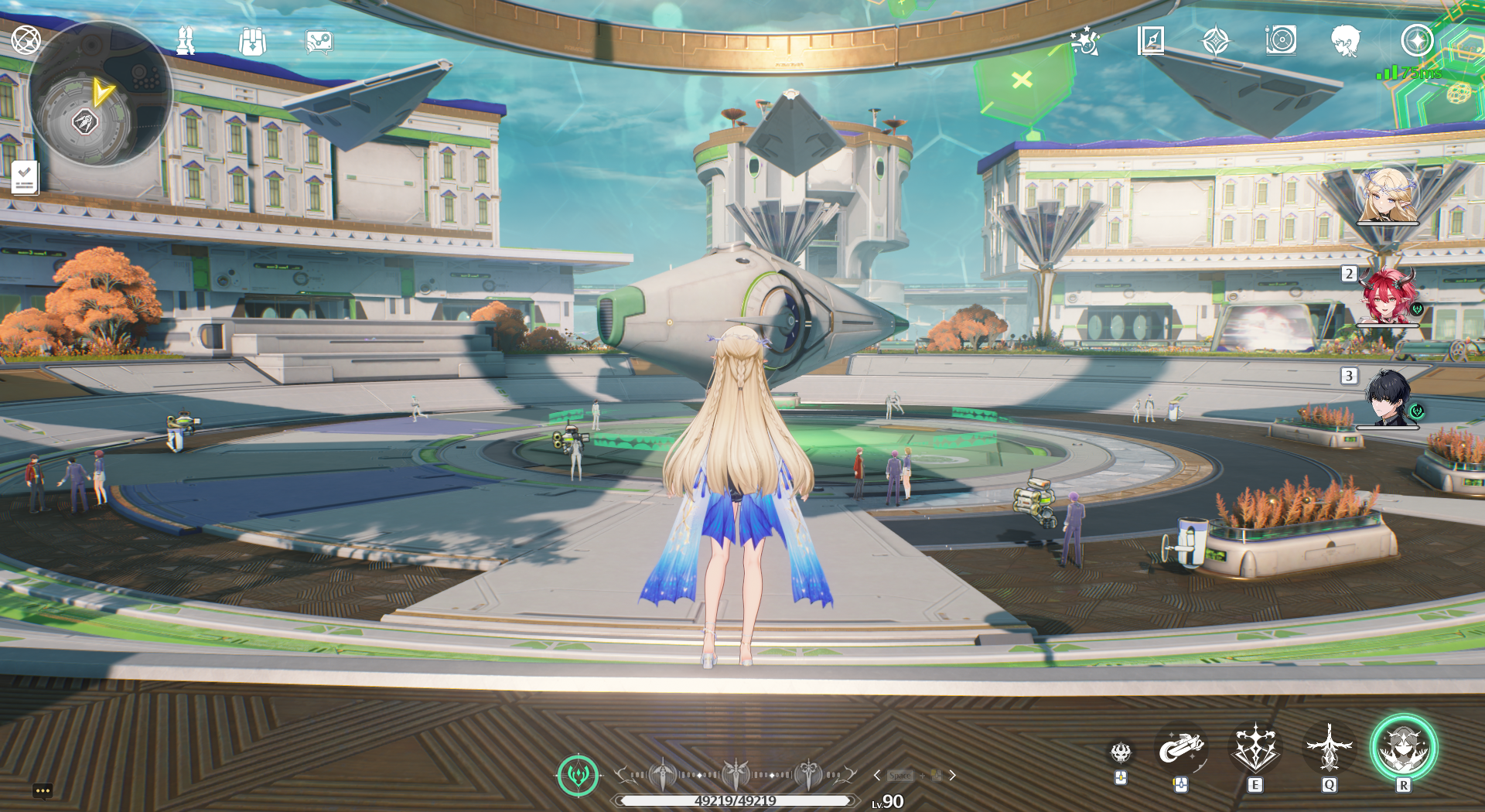Open the circled star convene icon
The image size is (1485, 812).
(1417, 40)
